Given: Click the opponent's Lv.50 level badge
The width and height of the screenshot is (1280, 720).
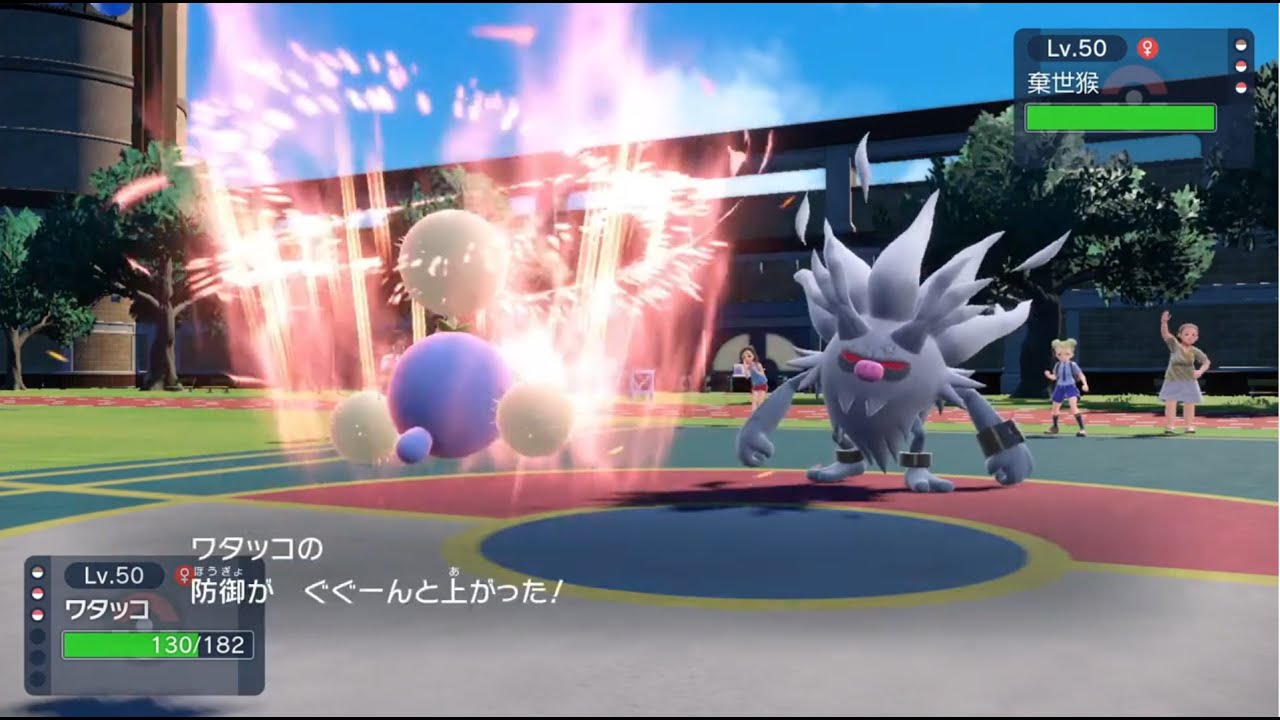Looking at the screenshot, I should (1077, 46).
